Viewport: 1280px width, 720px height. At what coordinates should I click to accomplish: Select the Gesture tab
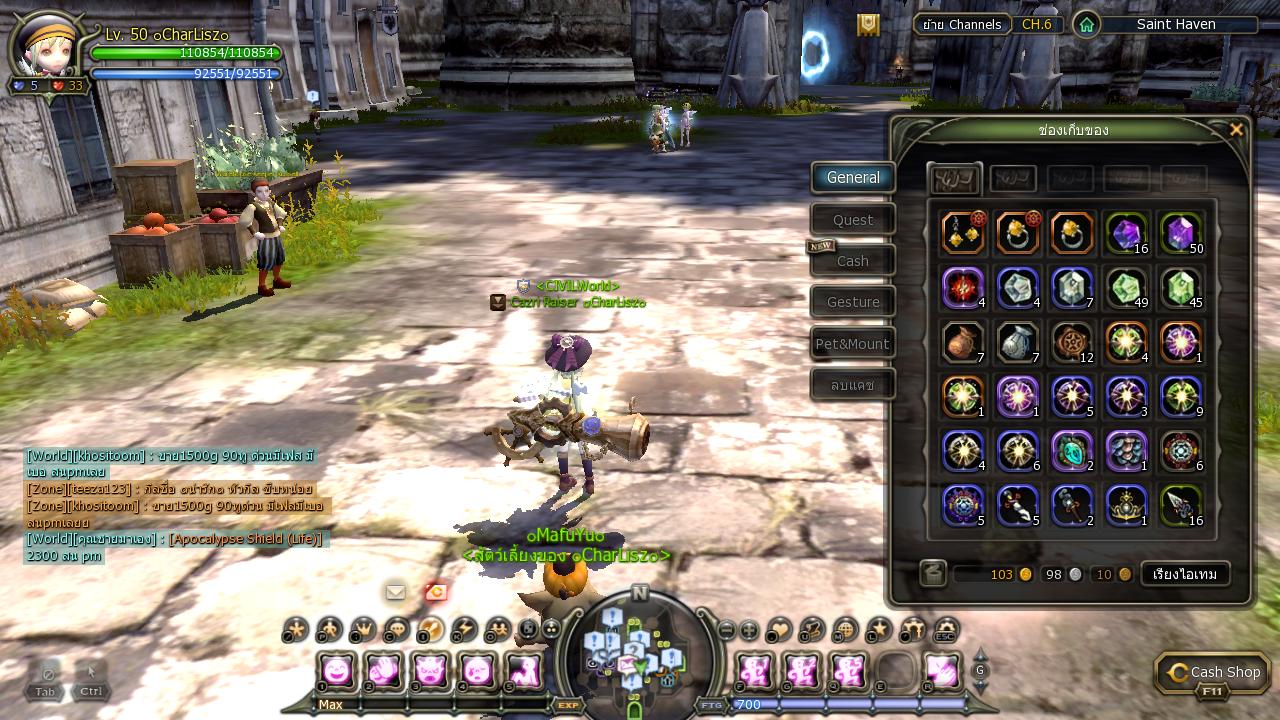coord(853,302)
